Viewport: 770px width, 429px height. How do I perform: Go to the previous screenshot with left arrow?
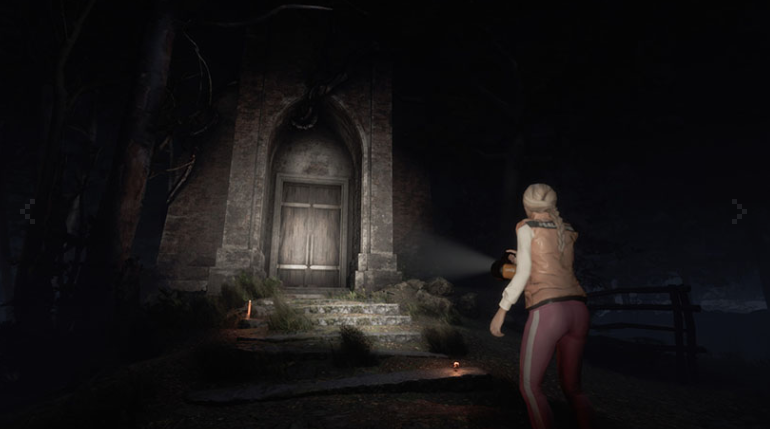click(28, 211)
